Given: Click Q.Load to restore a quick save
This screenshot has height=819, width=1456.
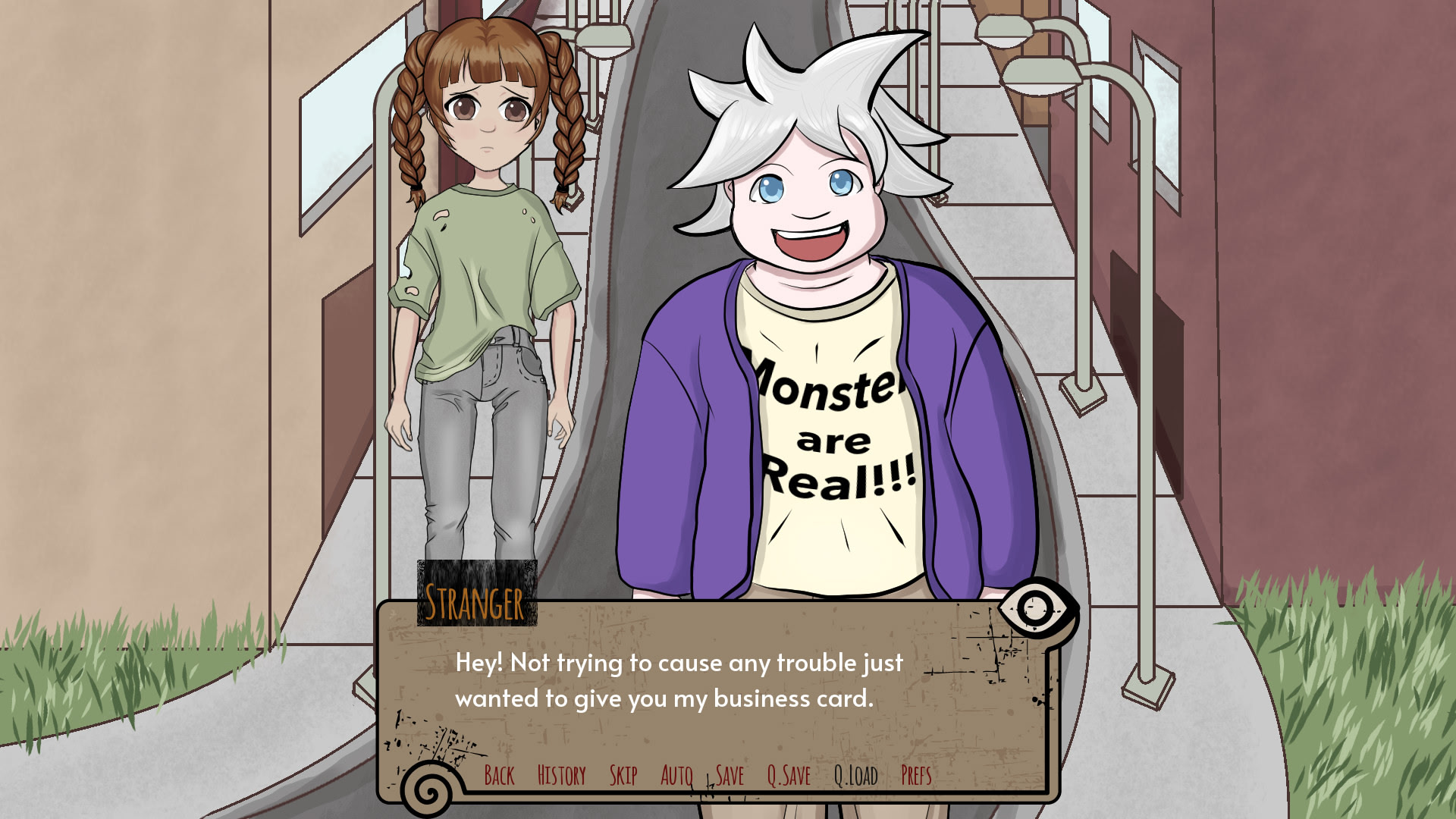Looking at the screenshot, I should click(x=855, y=776).
